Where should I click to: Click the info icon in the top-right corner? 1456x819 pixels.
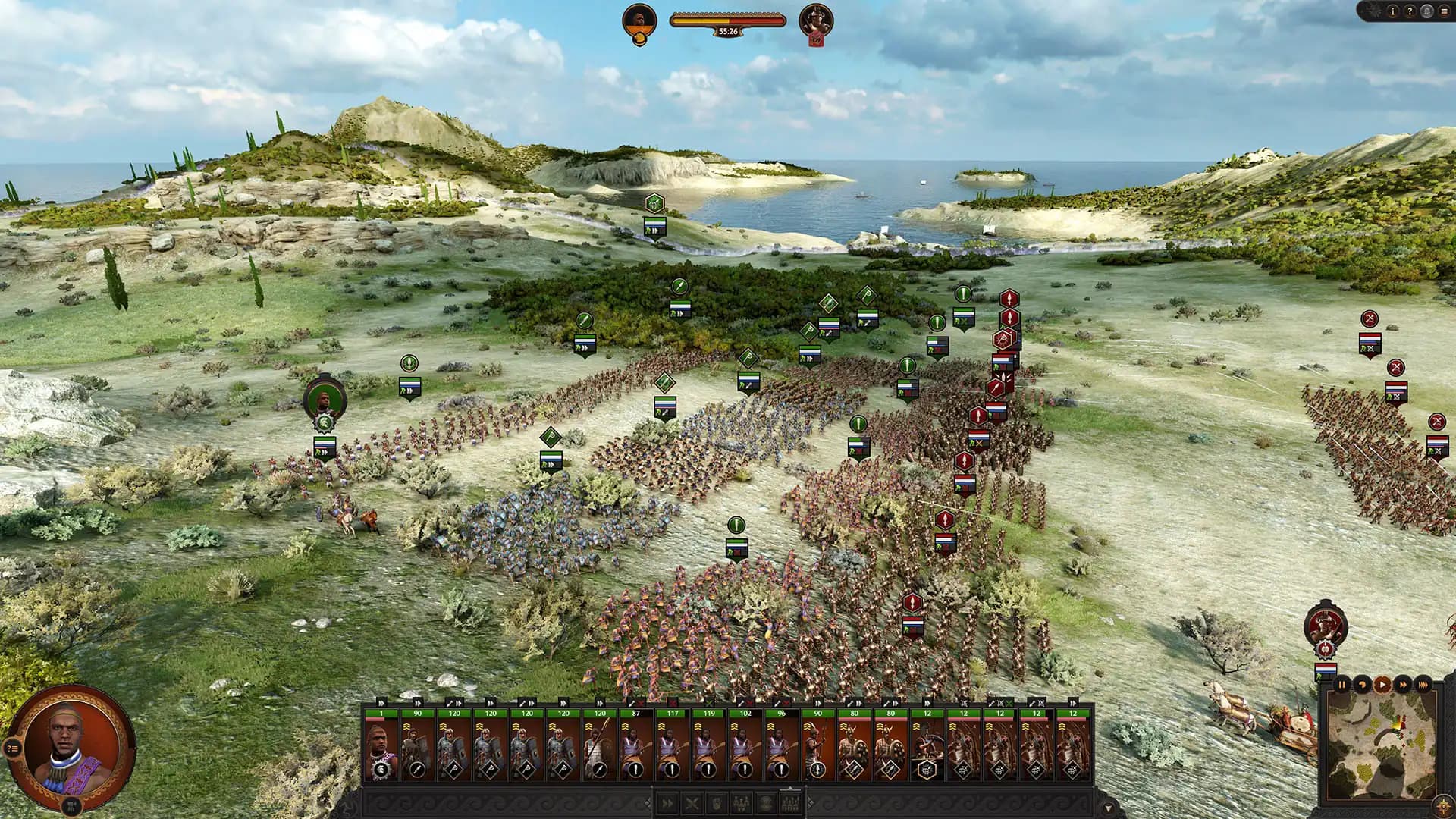coord(1393,11)
